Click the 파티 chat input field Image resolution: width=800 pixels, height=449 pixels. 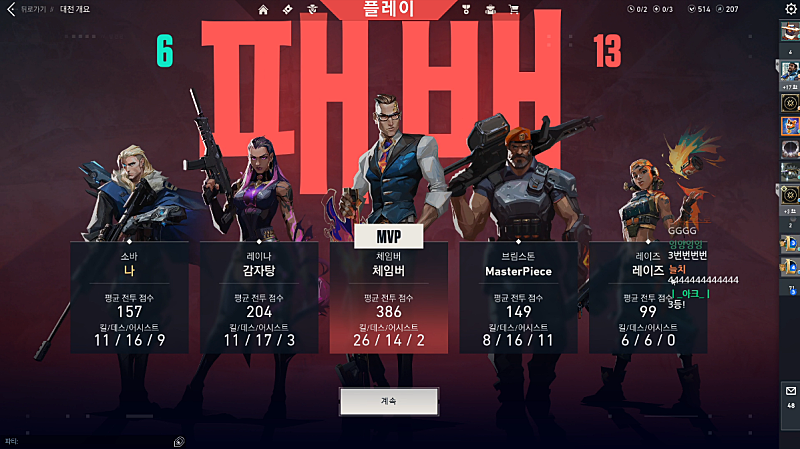point(90,441)
